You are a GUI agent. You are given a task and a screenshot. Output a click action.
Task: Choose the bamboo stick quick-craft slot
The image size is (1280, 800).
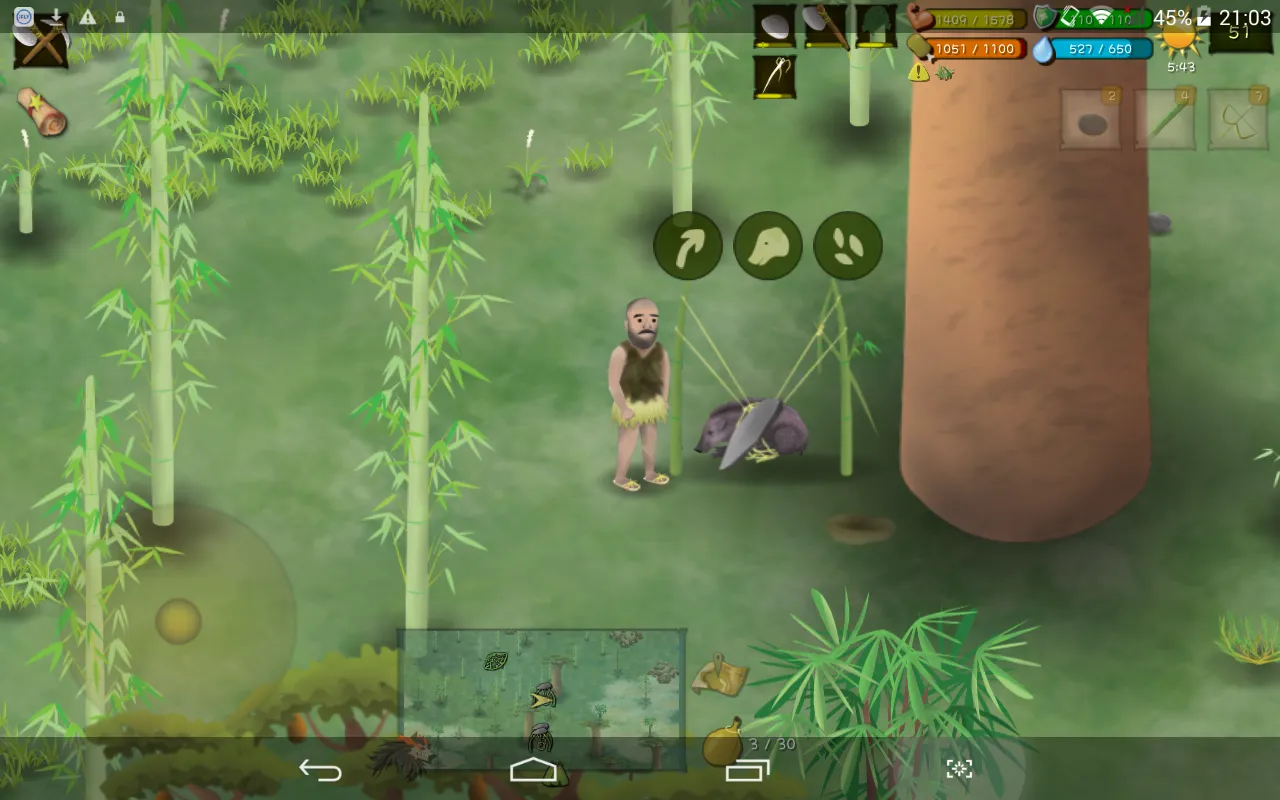tap(1165, 120)
